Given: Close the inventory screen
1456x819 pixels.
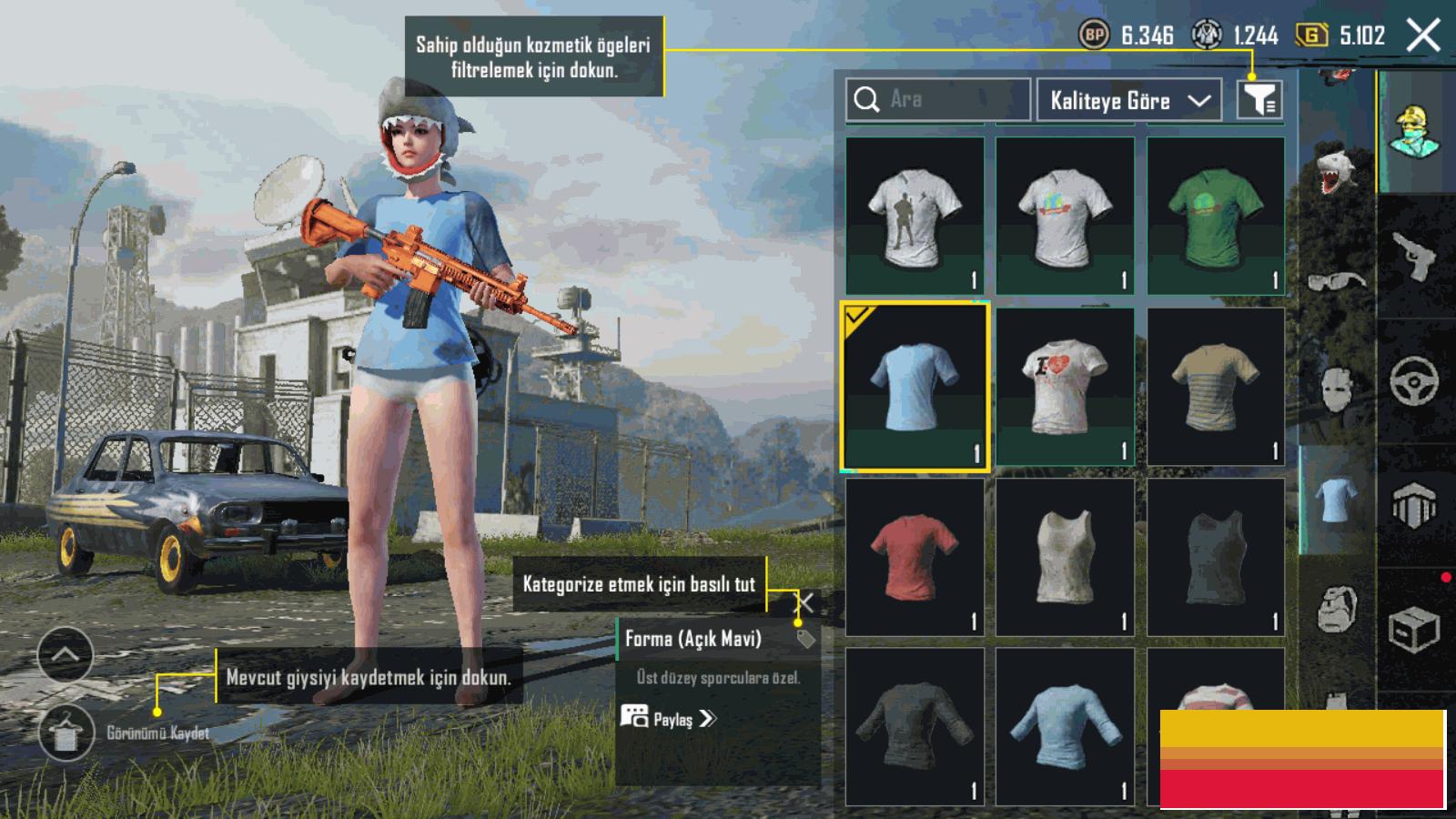Looking at the screenshot, I should (1422, 36).
